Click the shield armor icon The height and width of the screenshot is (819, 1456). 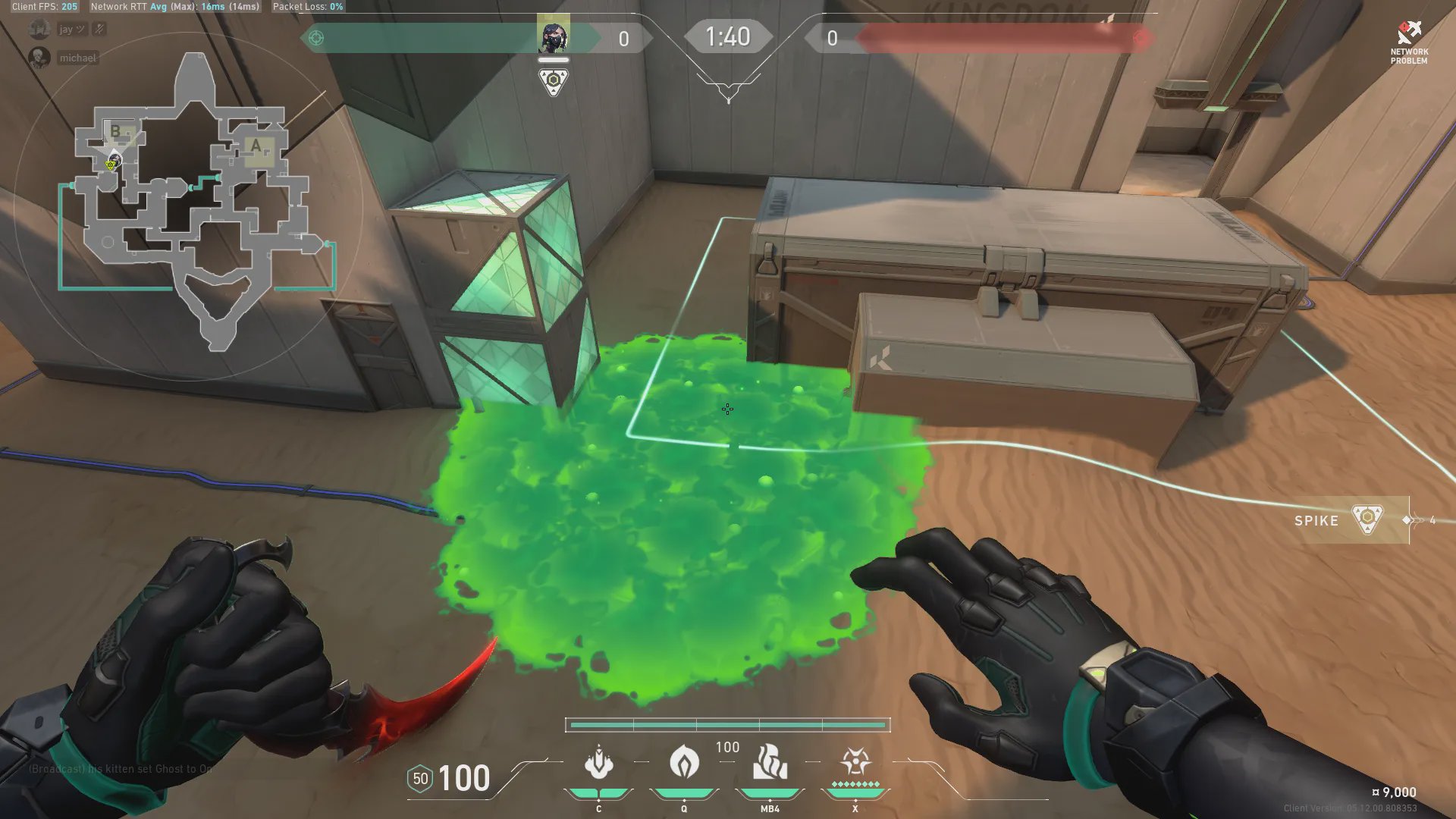pyautogui.click(x=420, y=779)
